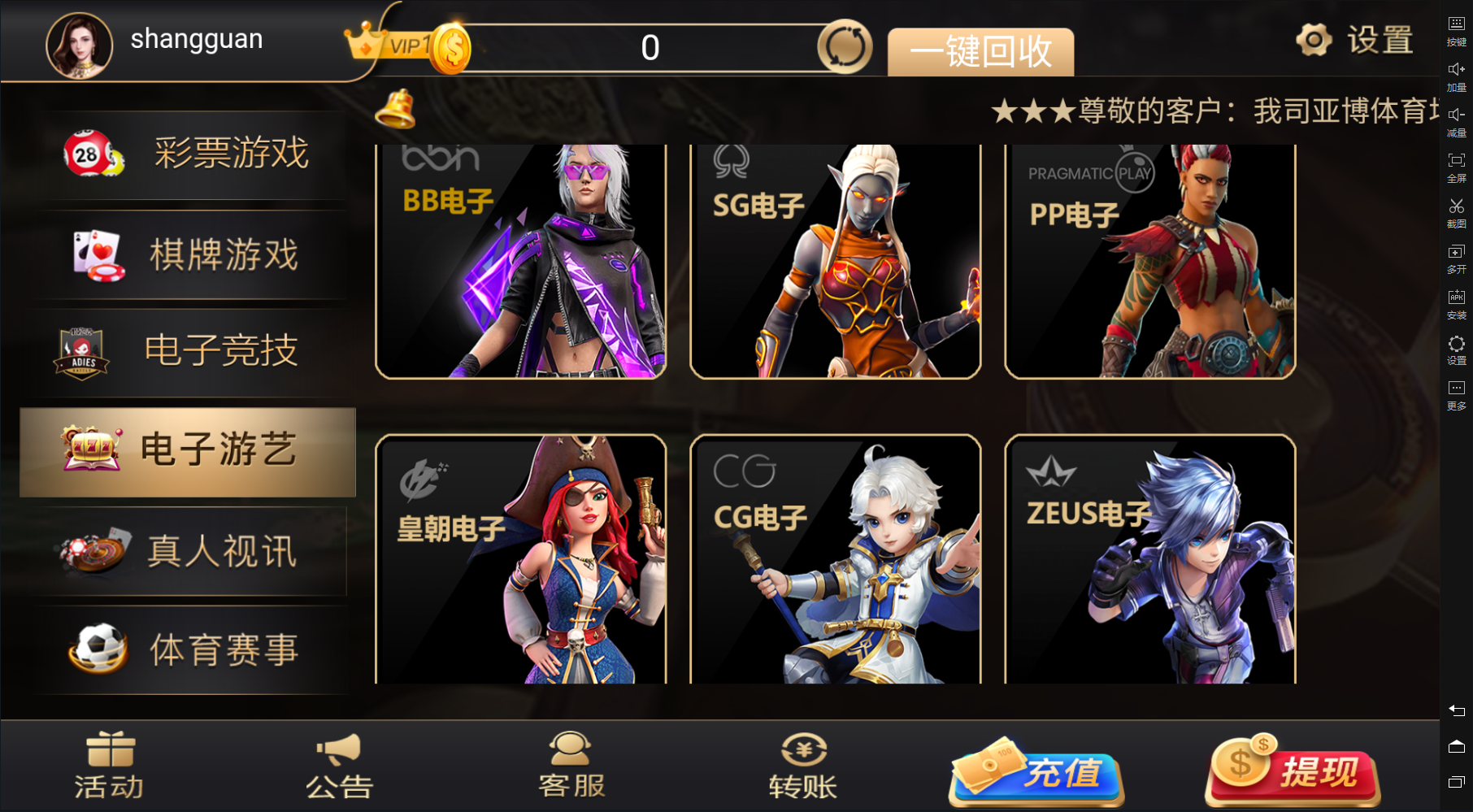This screenshot has width=1473, height=812.
Task: Open the 真人视讯 live casino tab
Action: [x=189, y=552]
